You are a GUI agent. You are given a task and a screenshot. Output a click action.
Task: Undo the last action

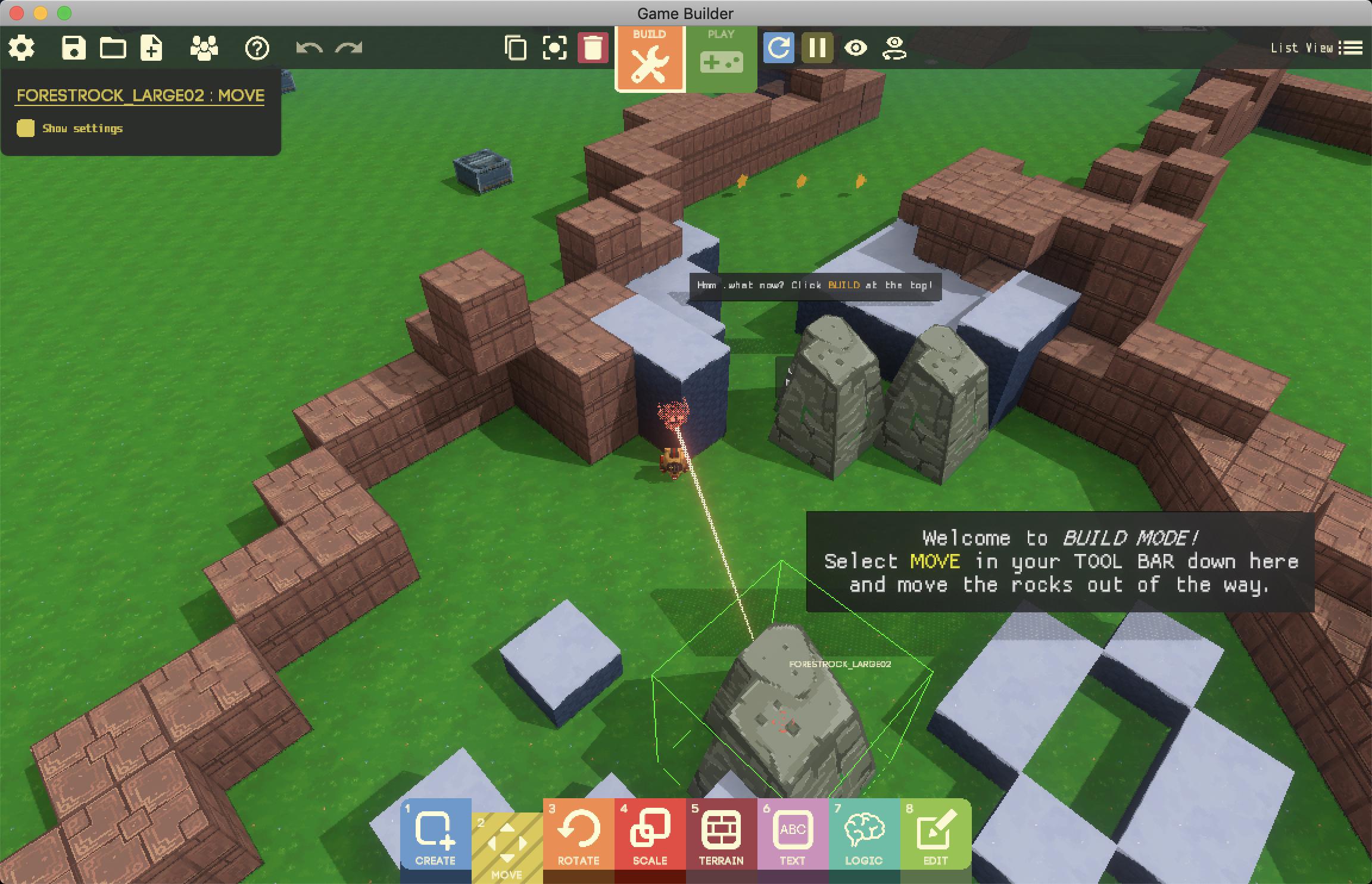pos(309,48)
